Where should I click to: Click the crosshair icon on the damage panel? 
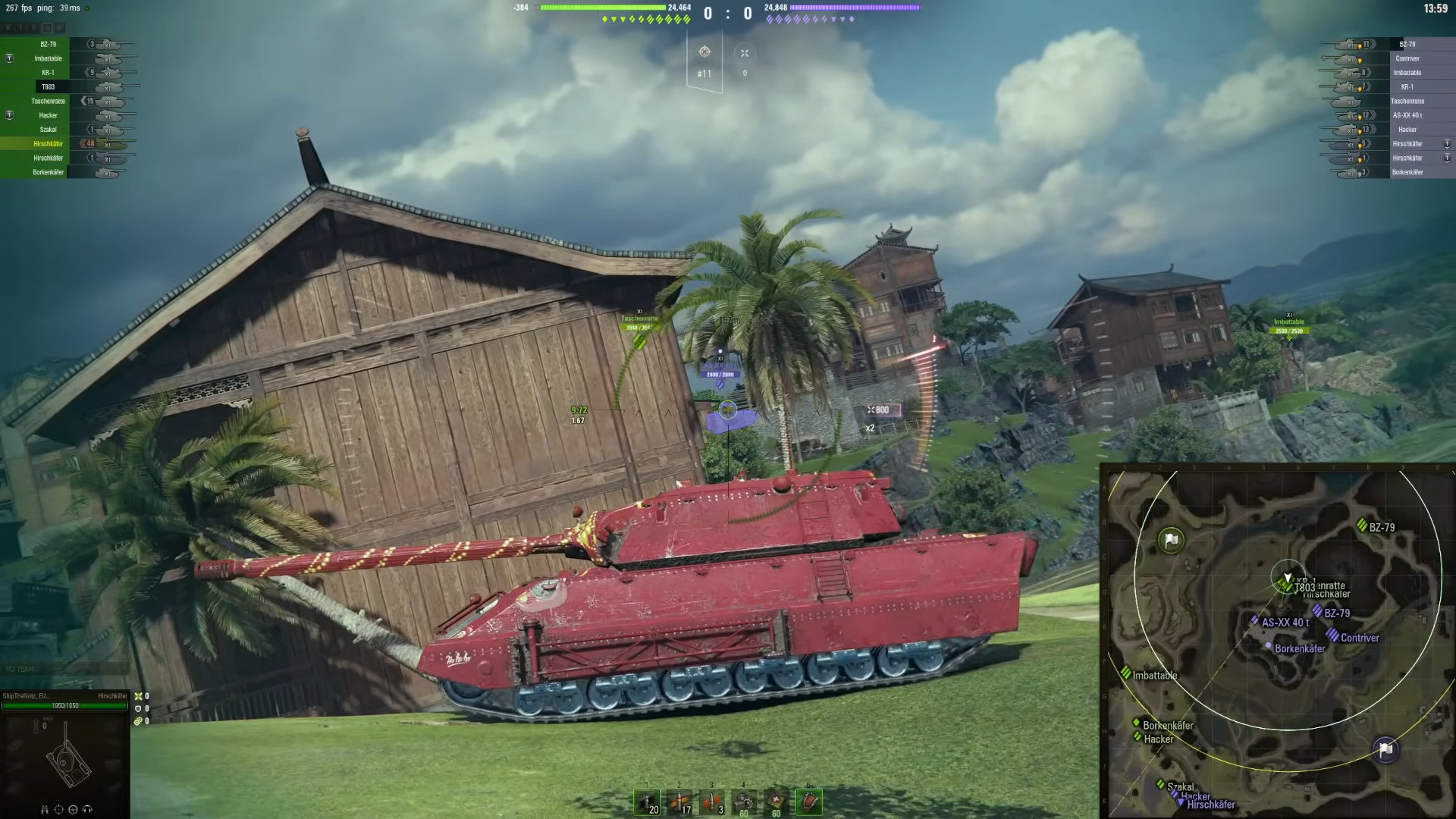[x=58, y=810]
